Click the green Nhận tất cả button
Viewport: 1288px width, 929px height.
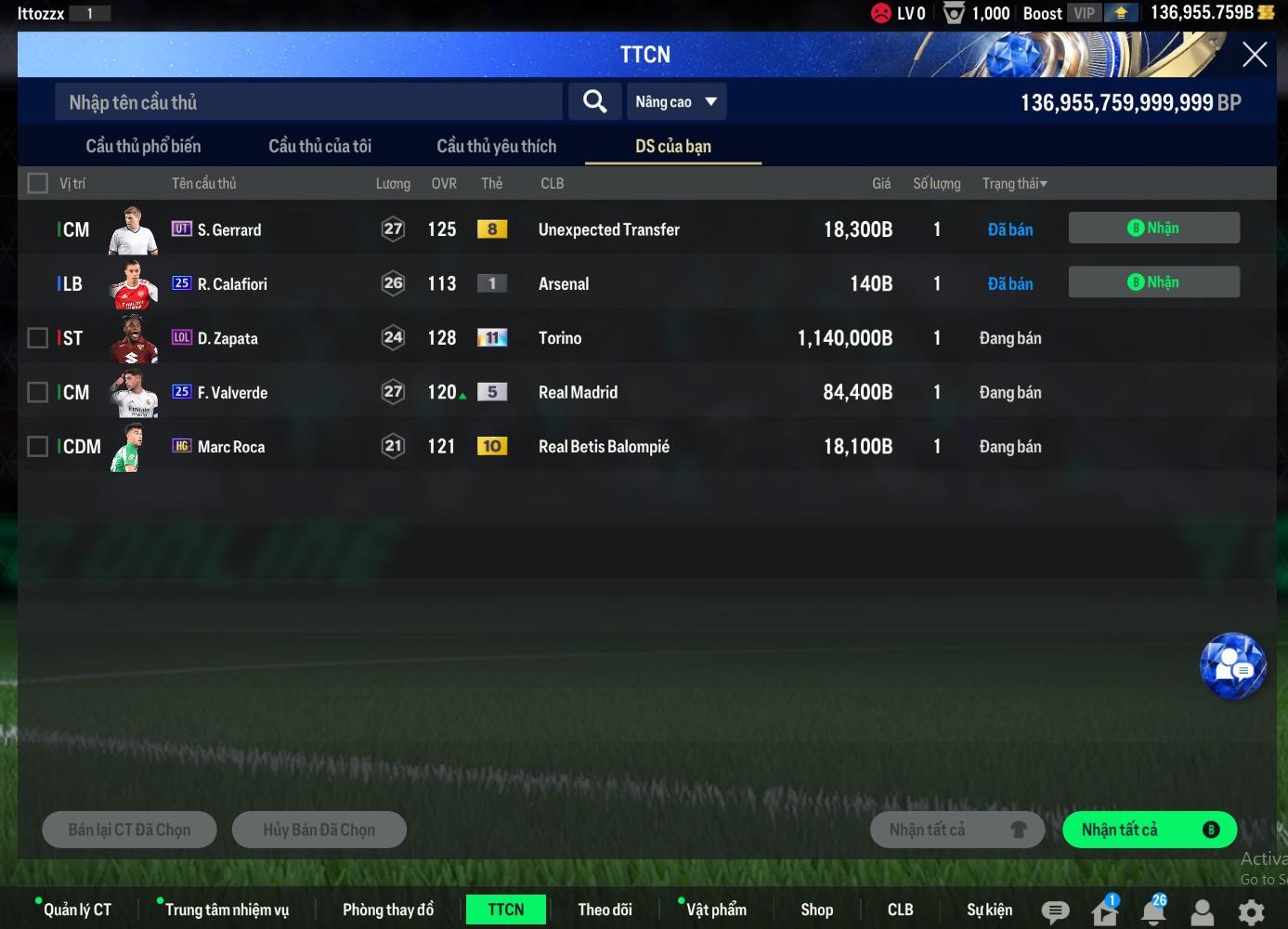[x=1149, y=830]
